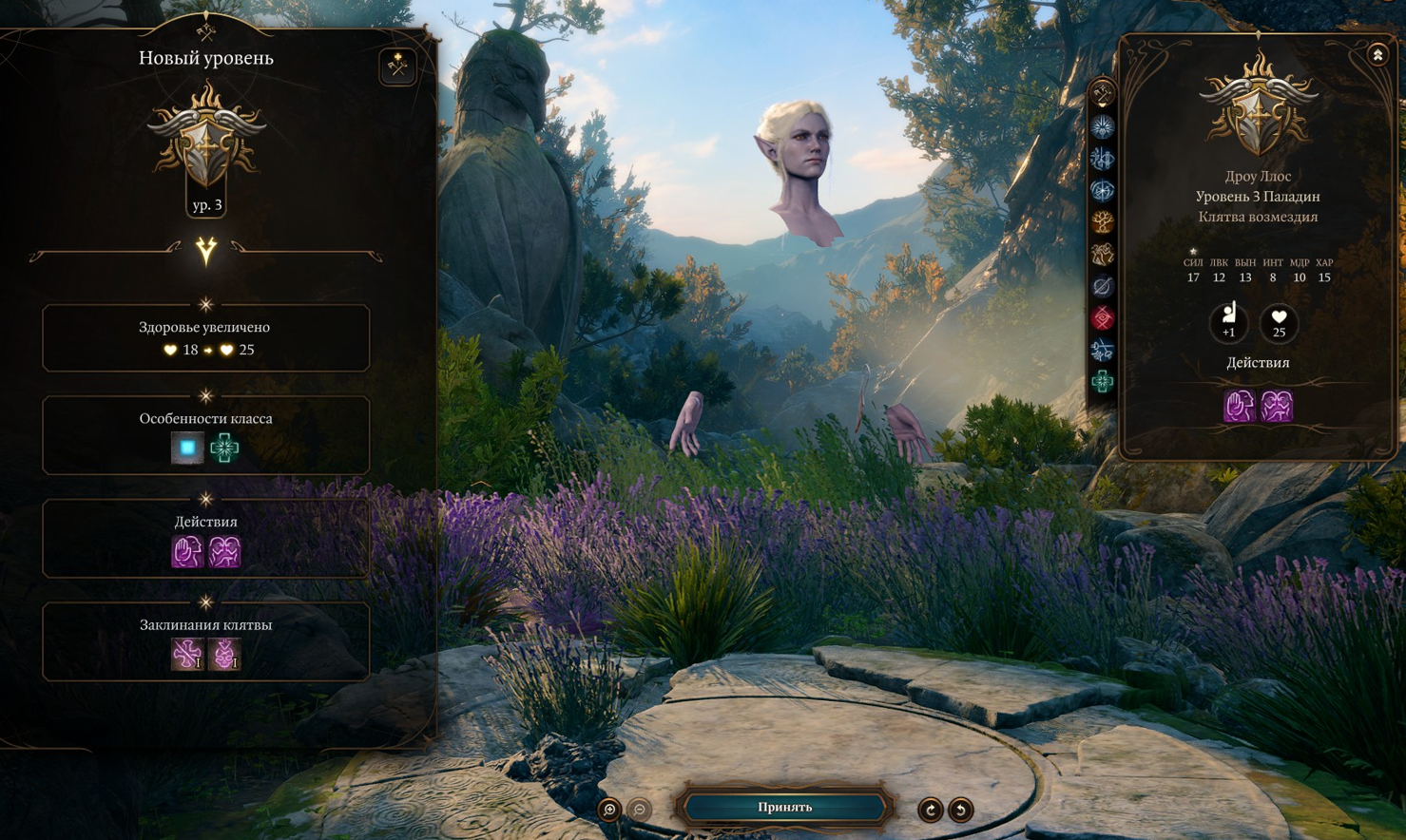
Task: Switch to the green cross tab
Action: point(1102,382)
